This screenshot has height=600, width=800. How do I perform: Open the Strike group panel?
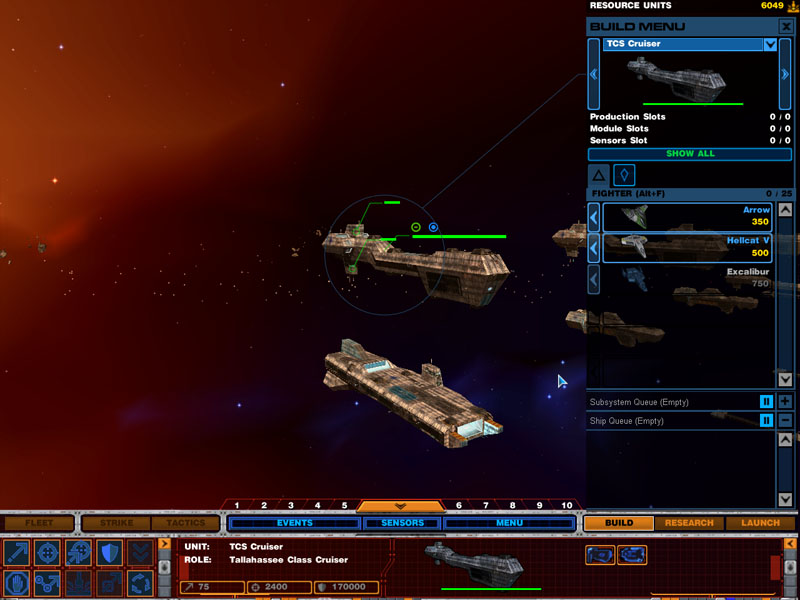pos(115,523)
